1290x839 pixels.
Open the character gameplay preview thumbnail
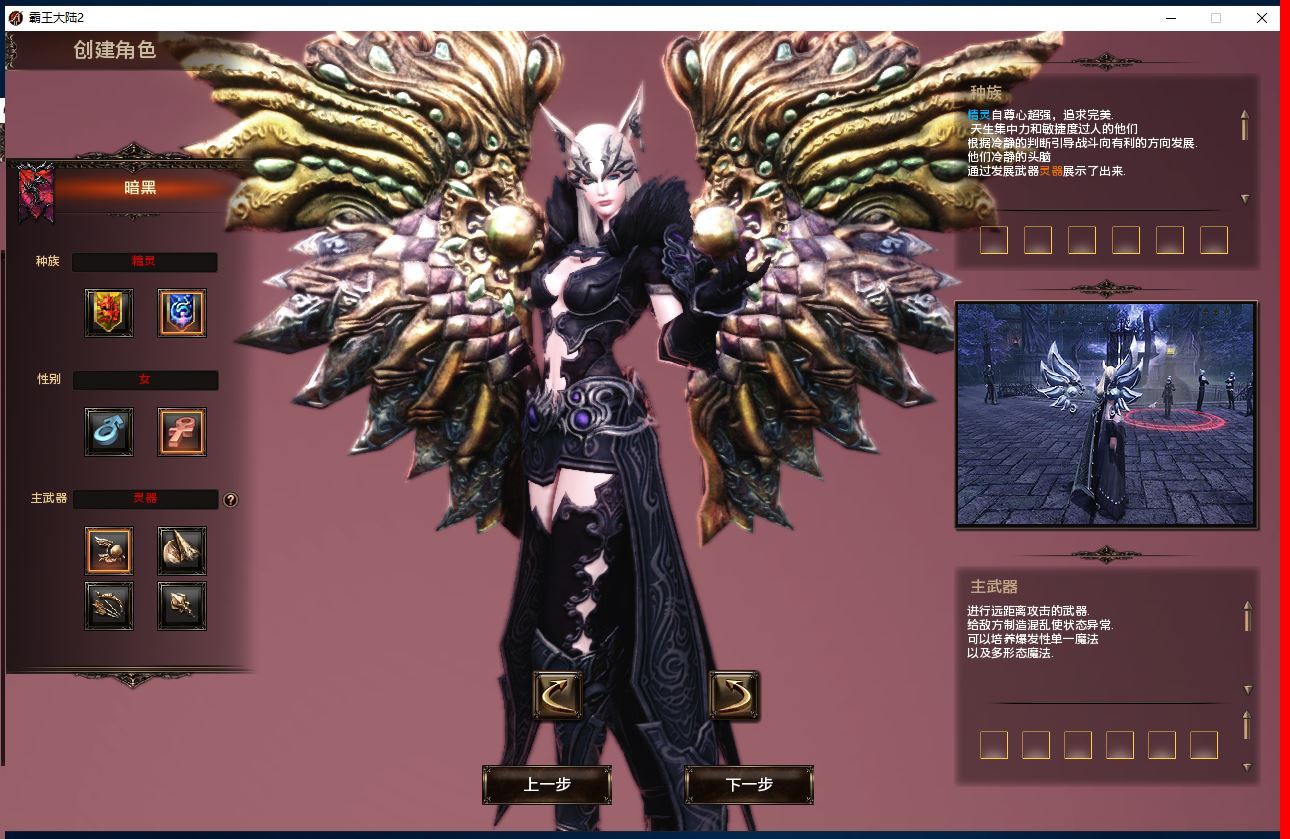[1105, 414]
